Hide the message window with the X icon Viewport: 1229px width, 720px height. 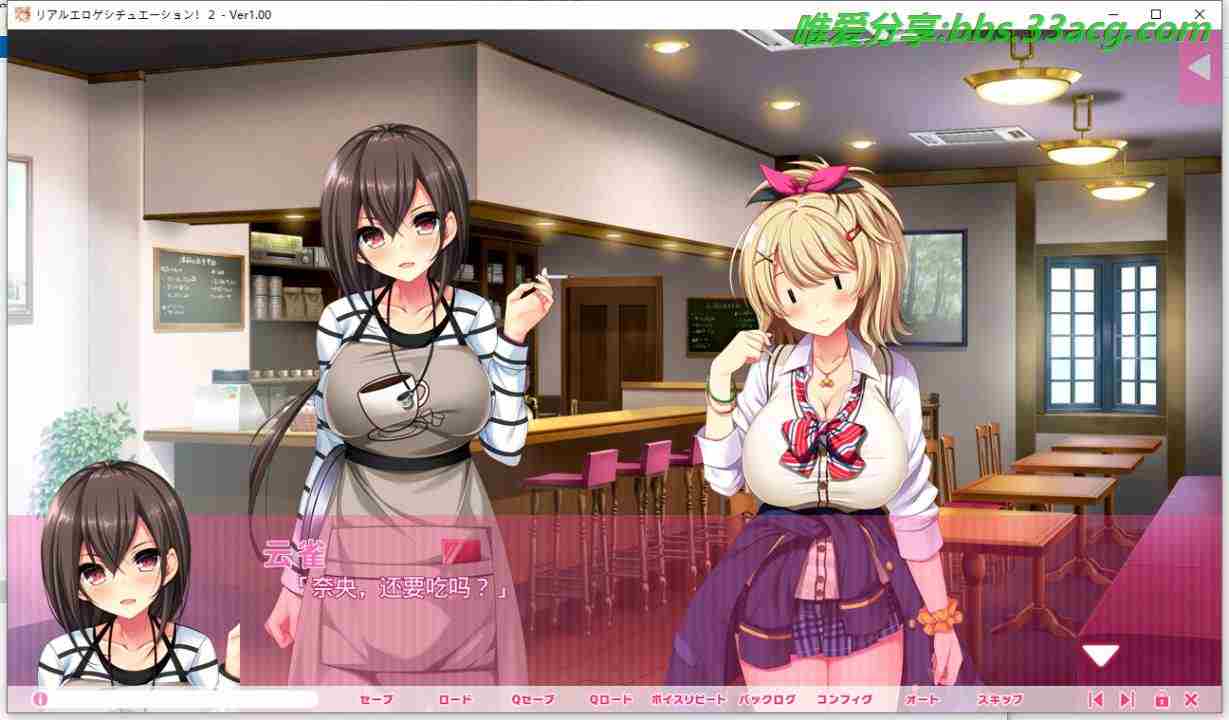[x=1191, y=700]
